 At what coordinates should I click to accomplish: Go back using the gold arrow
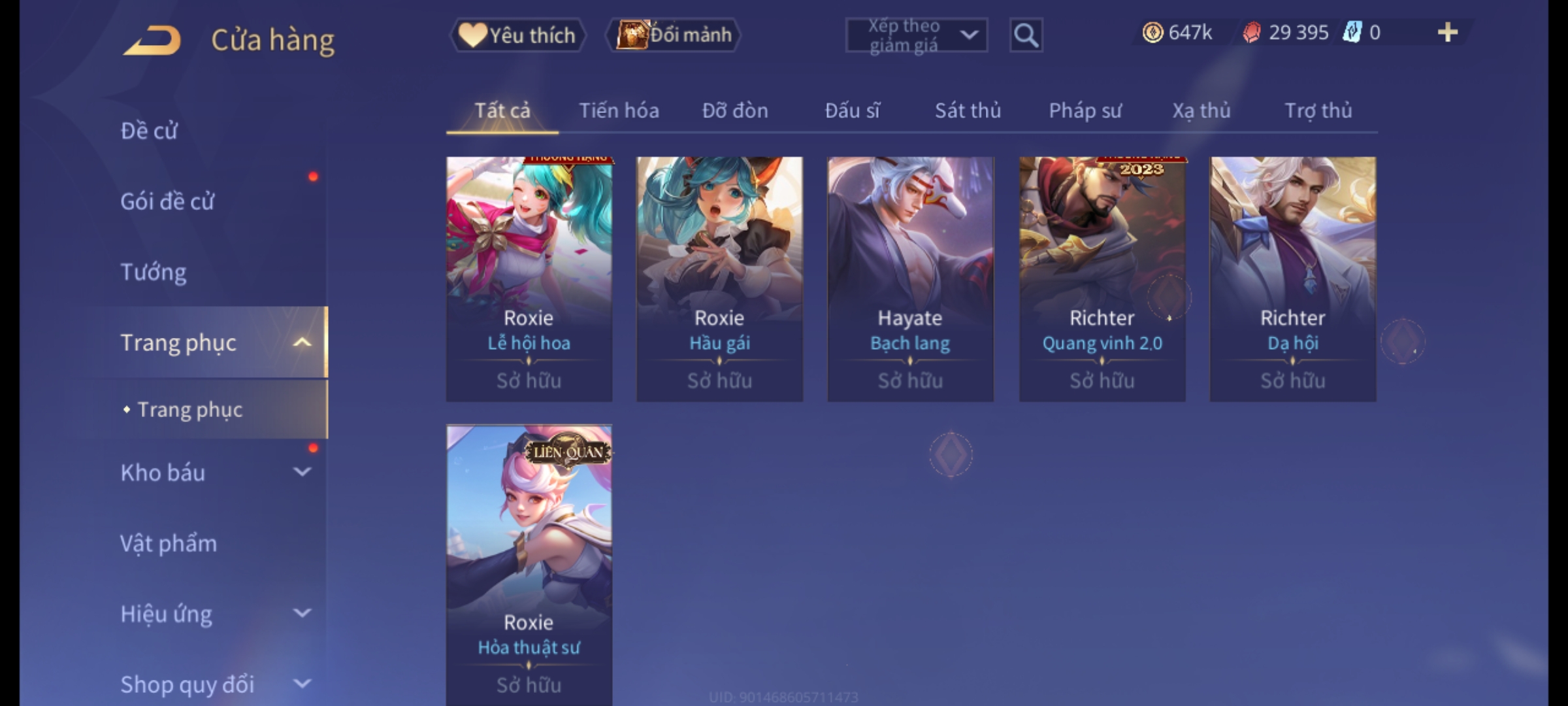coord(152,41)
